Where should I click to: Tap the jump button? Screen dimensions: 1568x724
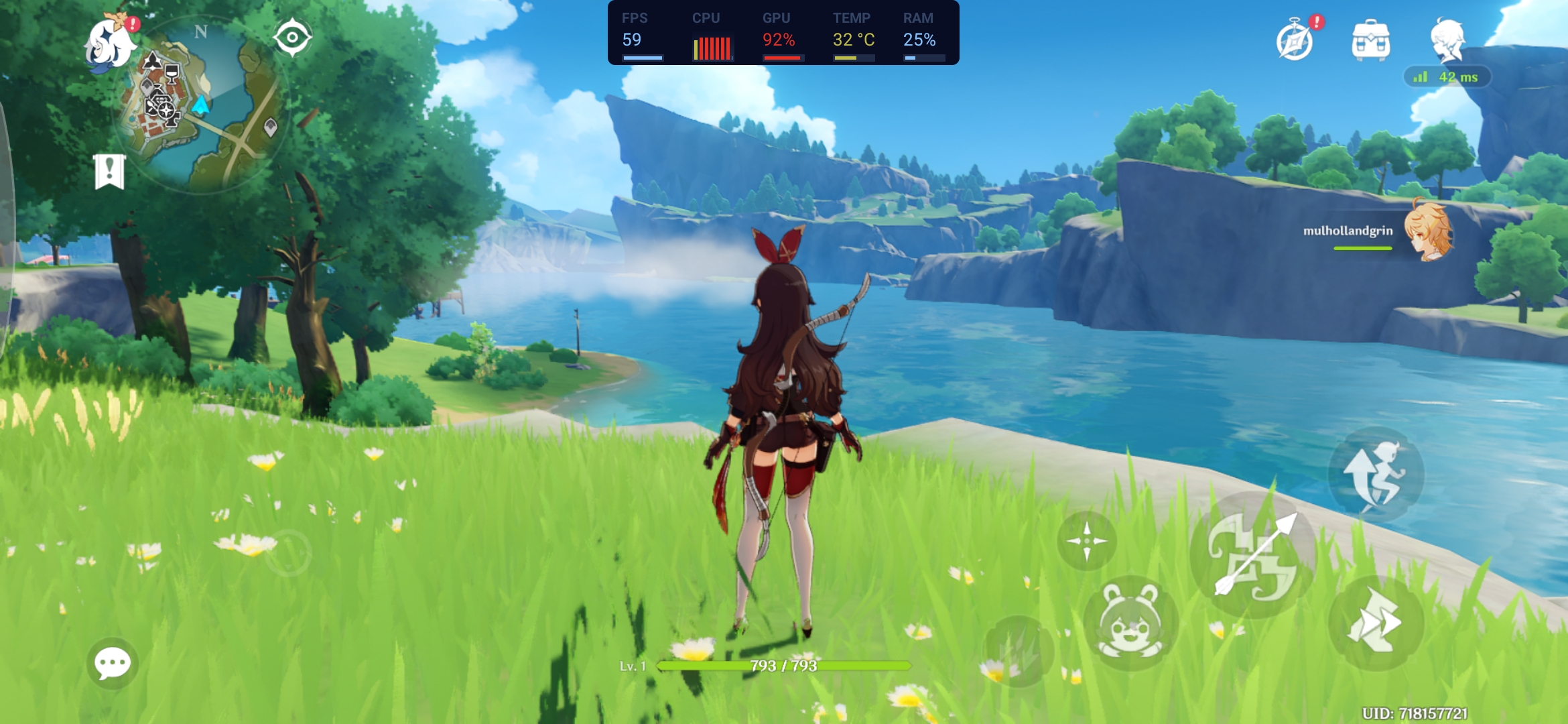[1375, 475]
